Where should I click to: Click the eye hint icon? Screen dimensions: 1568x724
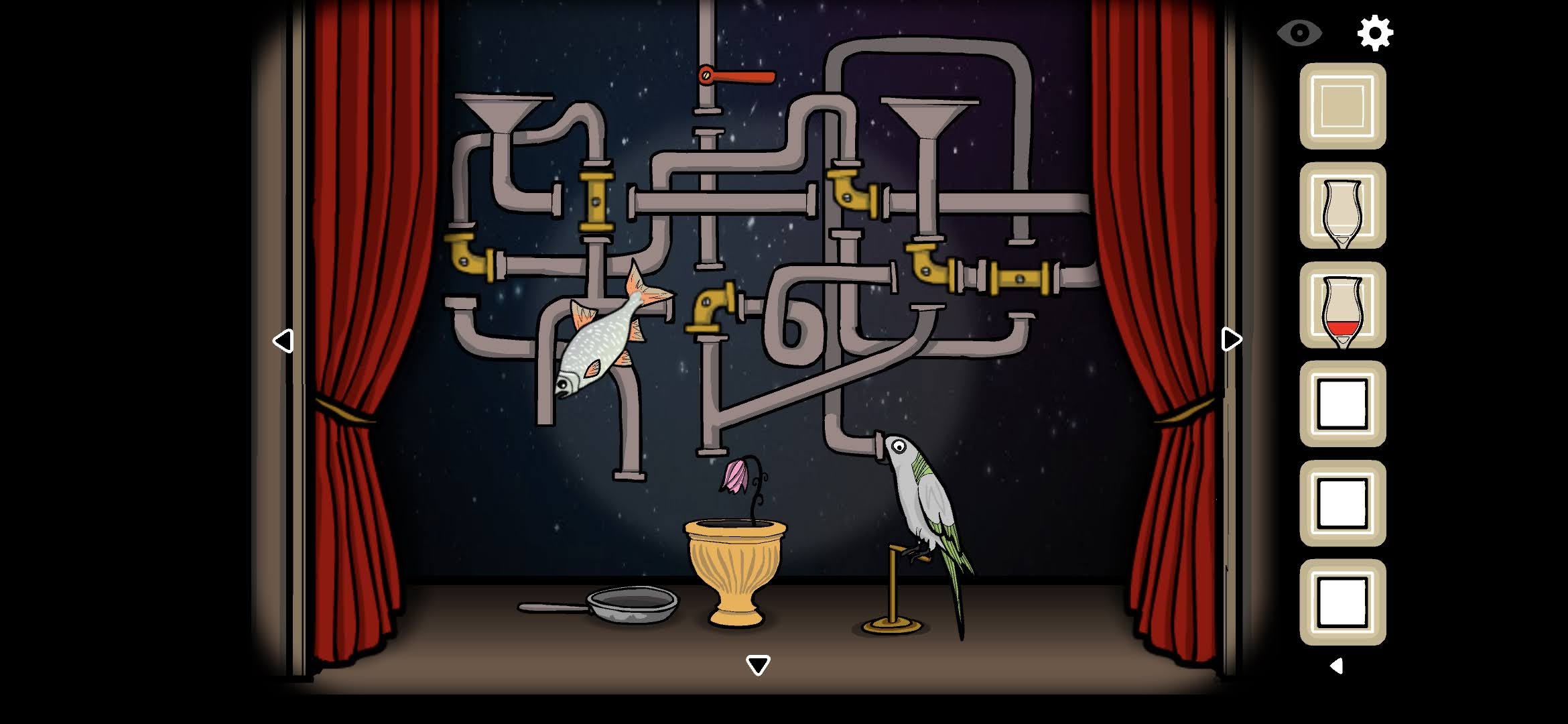[1299, 34]
